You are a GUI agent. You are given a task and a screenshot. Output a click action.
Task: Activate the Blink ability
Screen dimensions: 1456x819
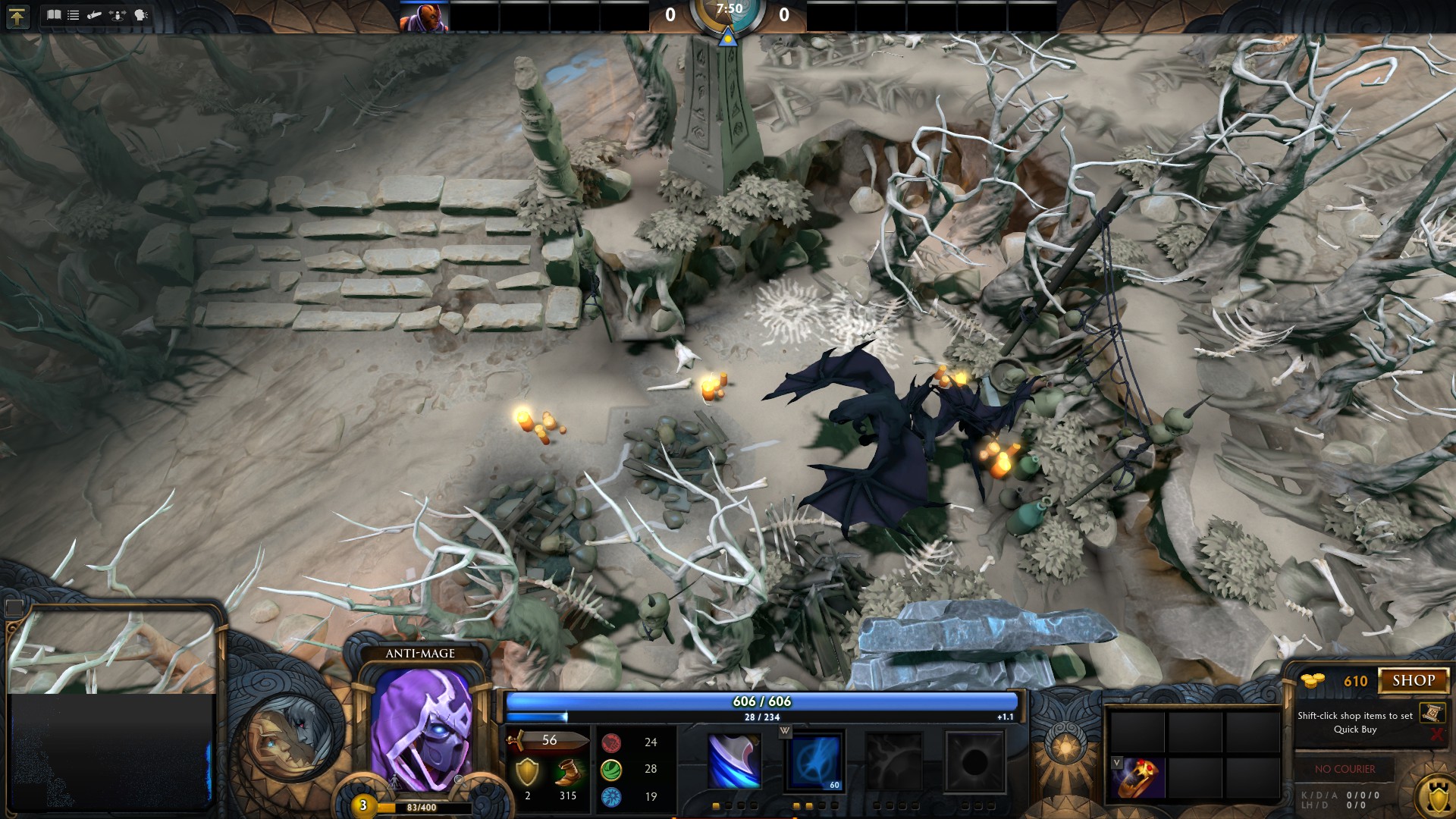point(814,761)
